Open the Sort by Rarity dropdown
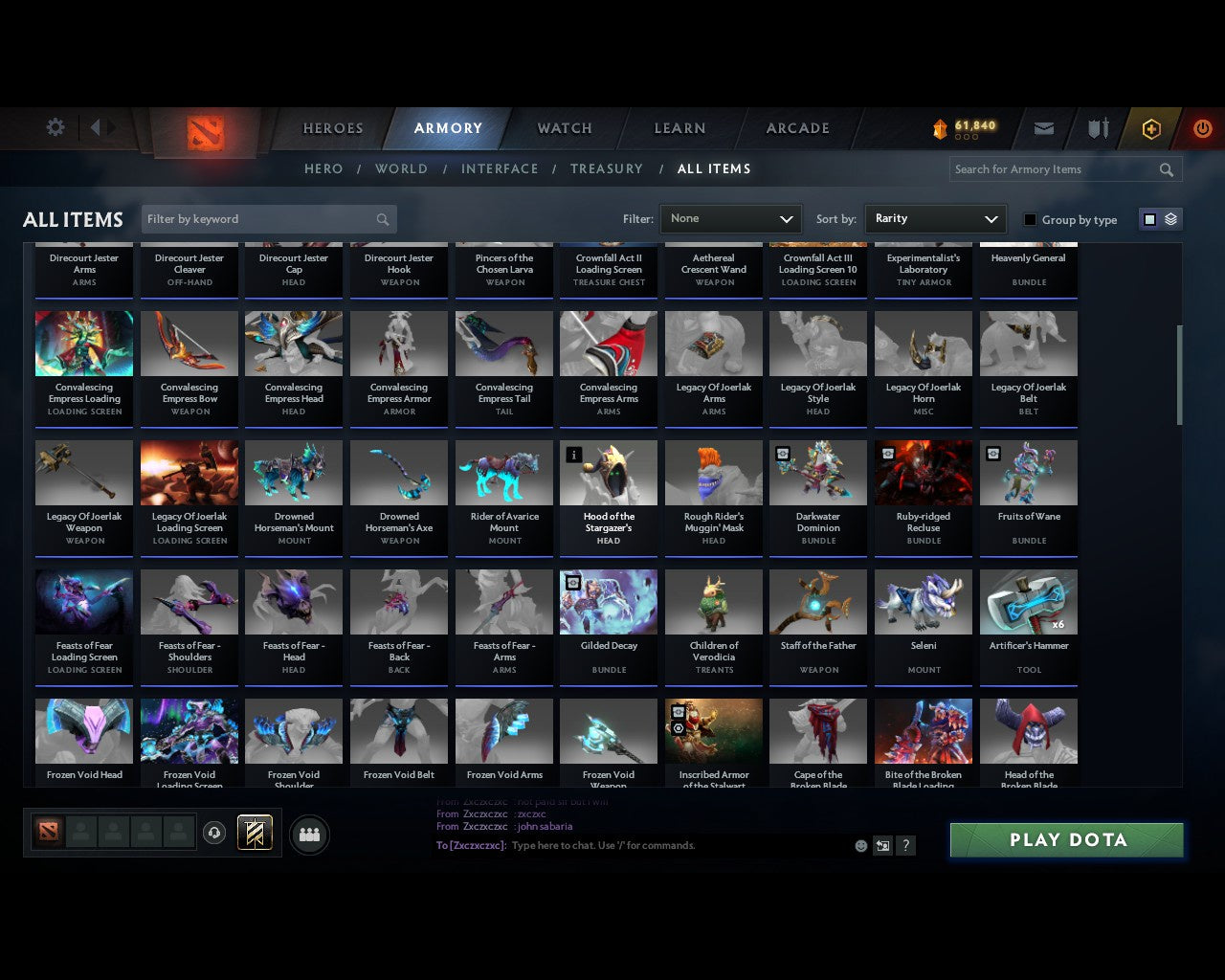The image size is (1225, 980). pyautogui.click(x=935, y=218)
